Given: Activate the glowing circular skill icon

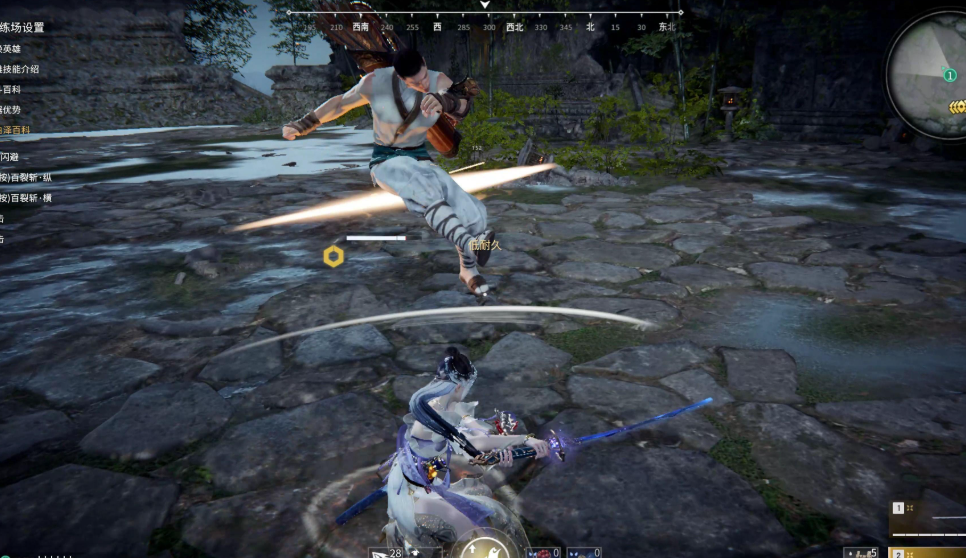Looking at the screenshot, I should point(483,546).
